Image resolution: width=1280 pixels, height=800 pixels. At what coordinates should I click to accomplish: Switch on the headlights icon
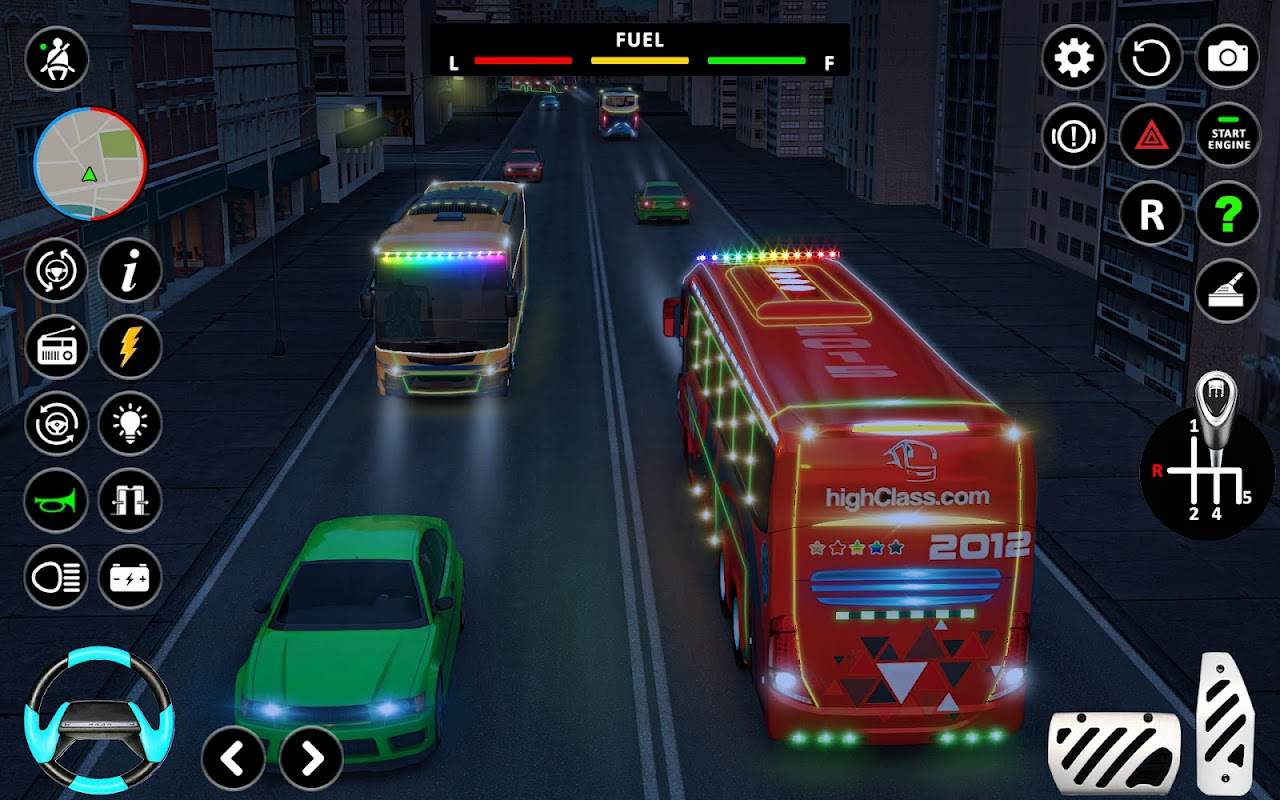[56, 577]
